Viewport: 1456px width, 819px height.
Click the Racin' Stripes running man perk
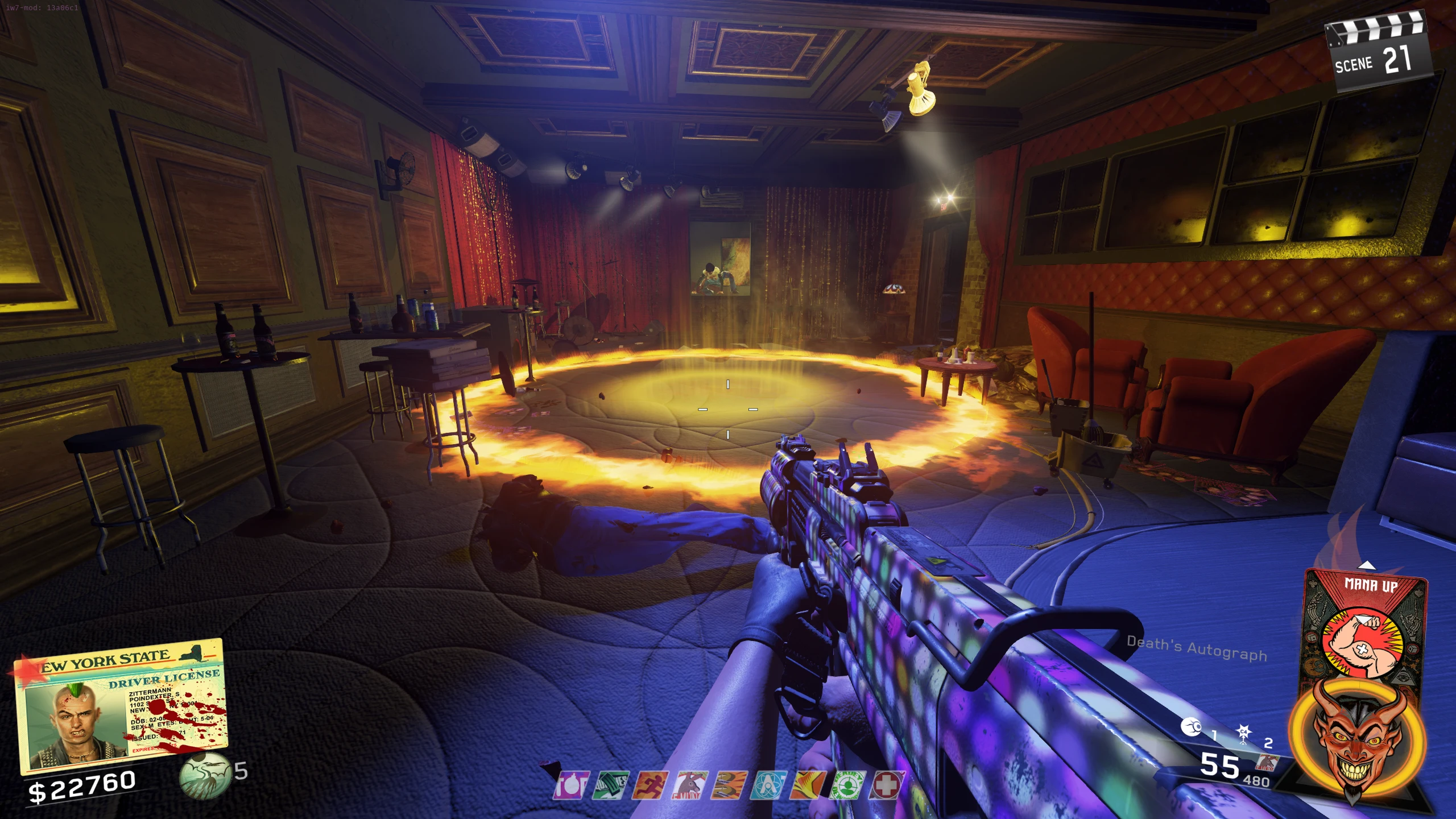[x=650, y=785]
